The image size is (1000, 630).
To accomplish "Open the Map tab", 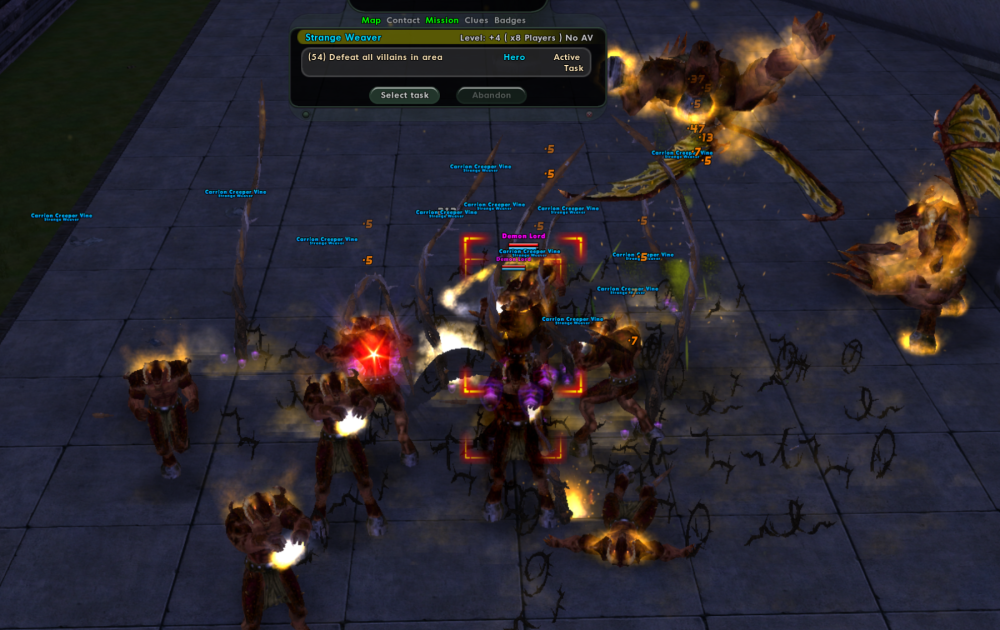I will tap(371, 20).
